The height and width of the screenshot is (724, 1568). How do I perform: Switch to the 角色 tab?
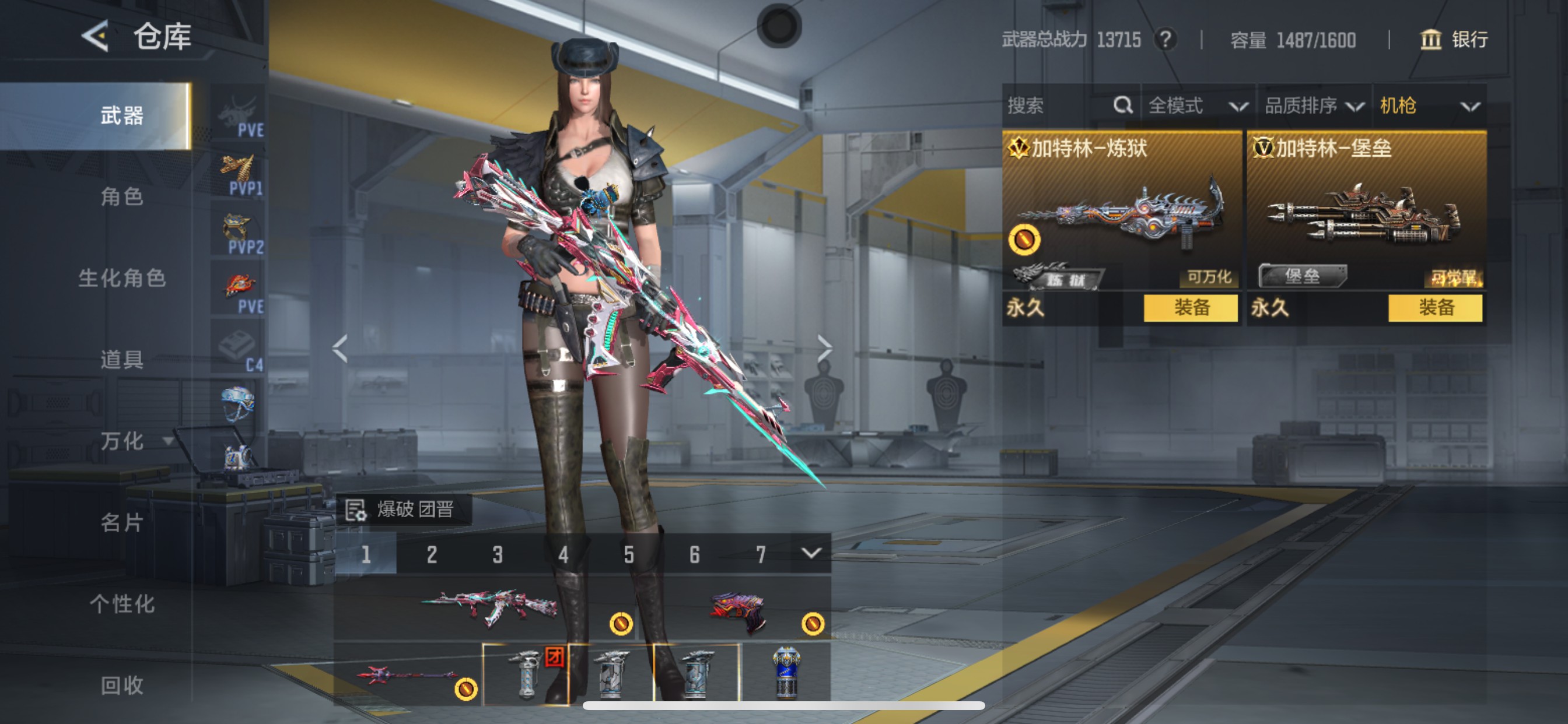[x=122, y=196]
